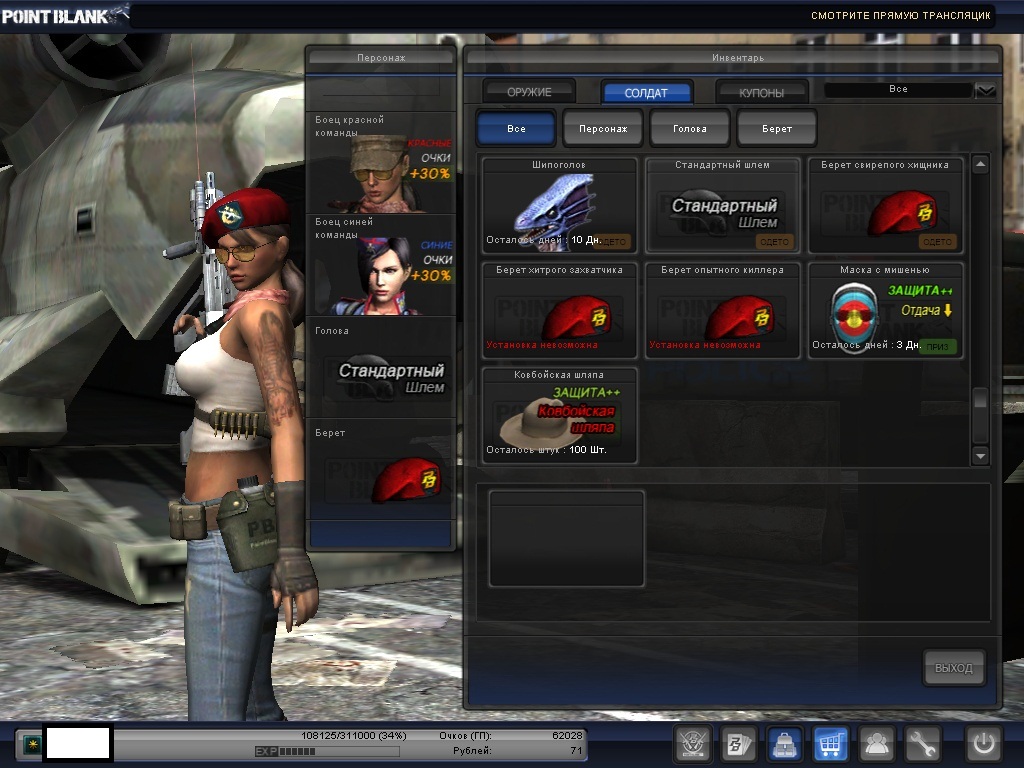
Task: Open the КУПОНЫ coupons tab
Action: point(762,92)
